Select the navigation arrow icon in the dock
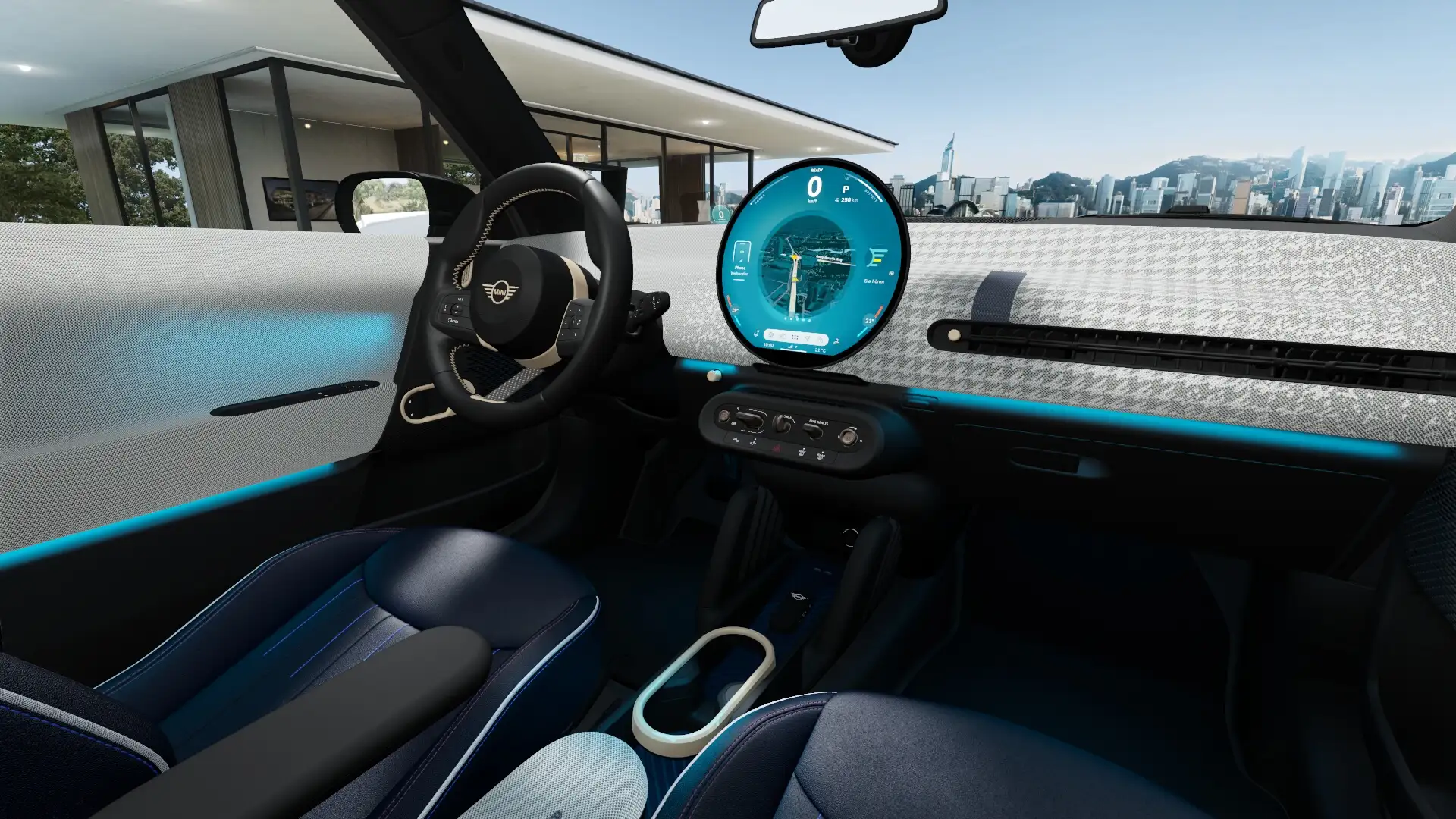The width and height of the screenshot is (1456, 819). click(807, 340)
